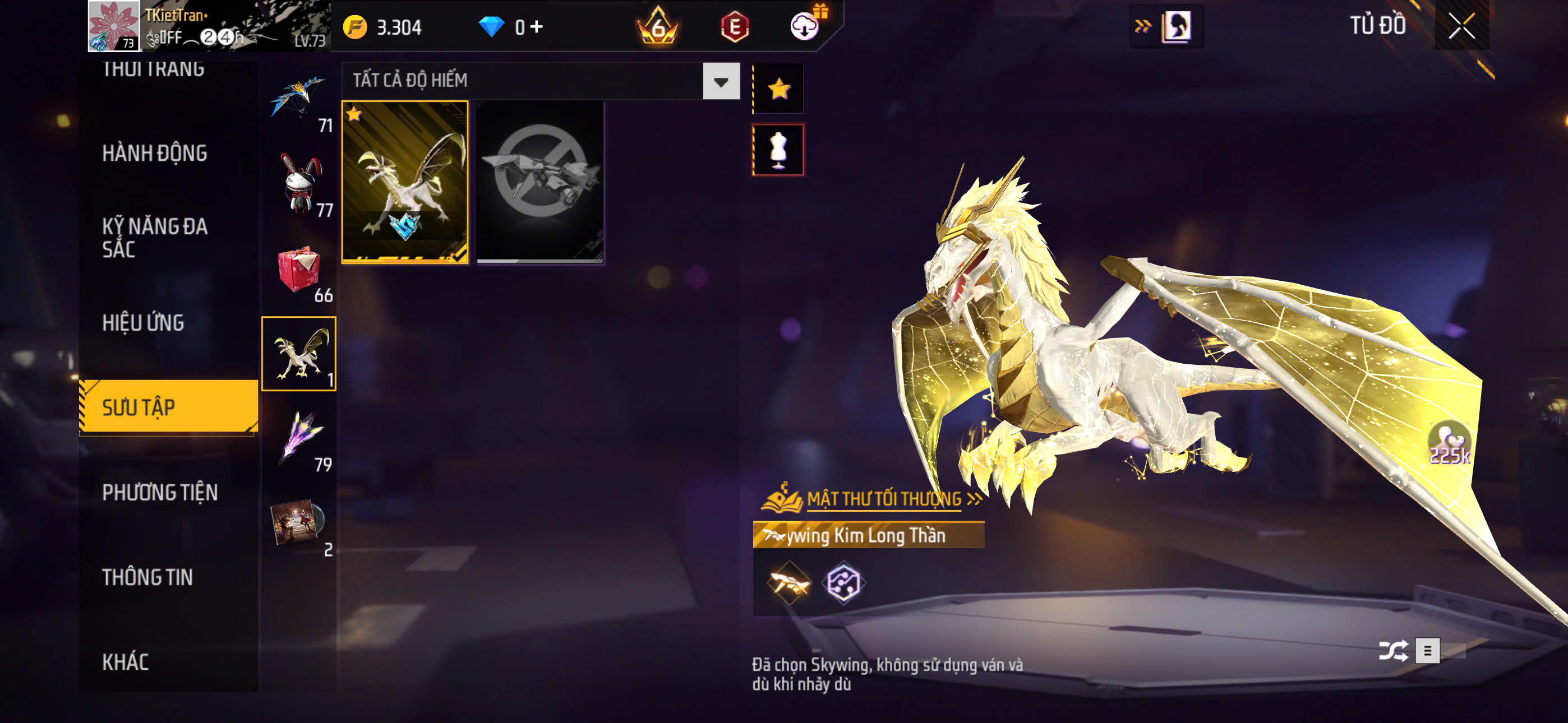Open the Tất Cả Độ Hiếm dropdown
The image size is (1568, 723).
[721, 81]
